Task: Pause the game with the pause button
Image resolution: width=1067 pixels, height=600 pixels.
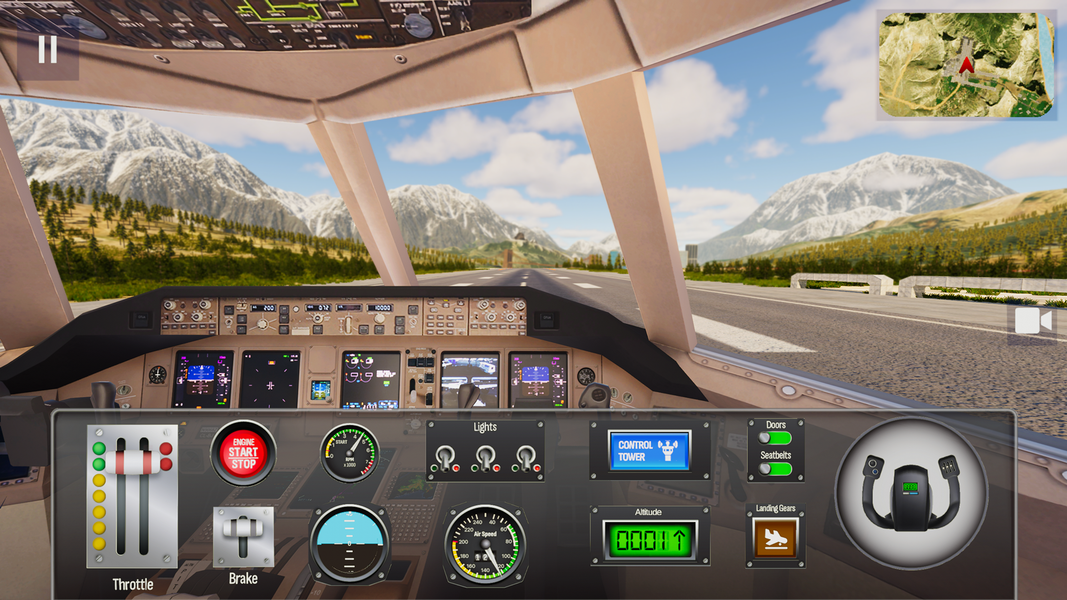Action: [x=47, y=49]
